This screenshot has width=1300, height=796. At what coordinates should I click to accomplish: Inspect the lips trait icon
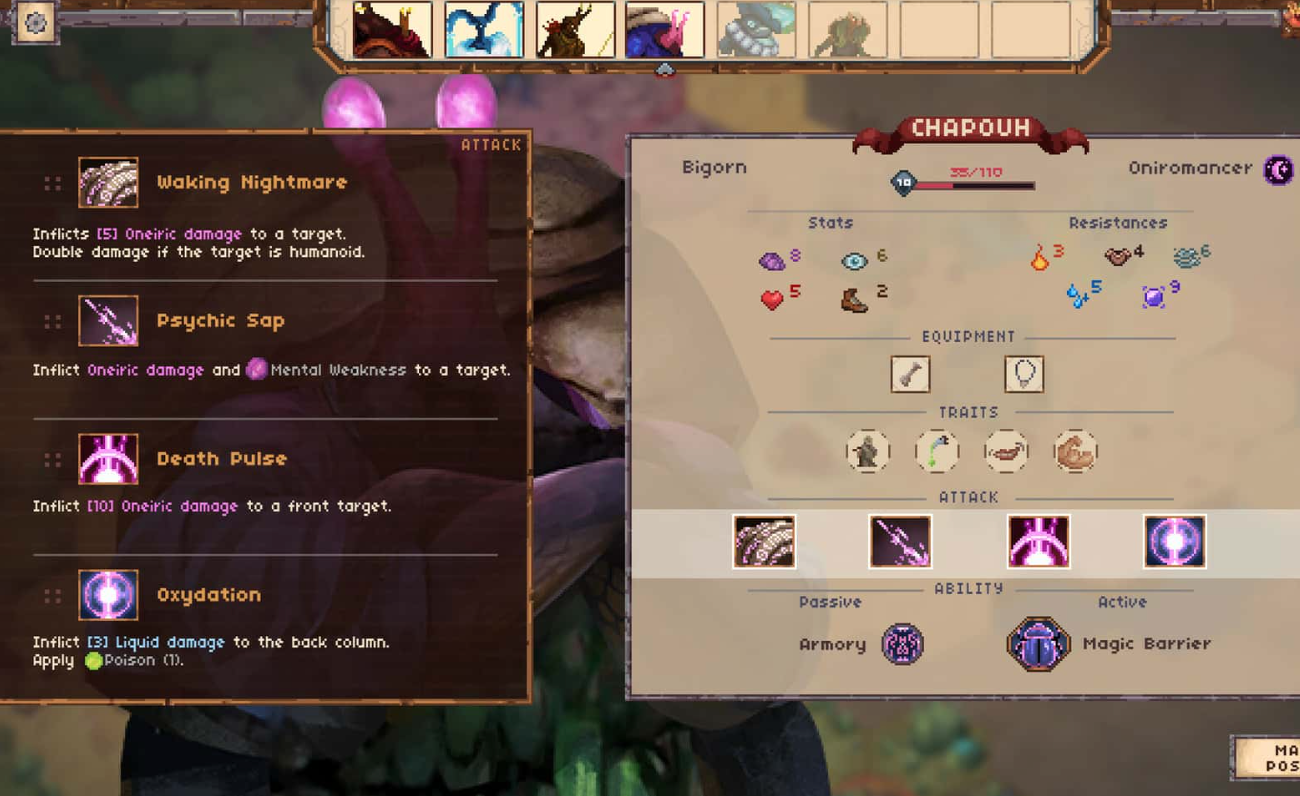pyautogui.click(x=1006, y=452)
